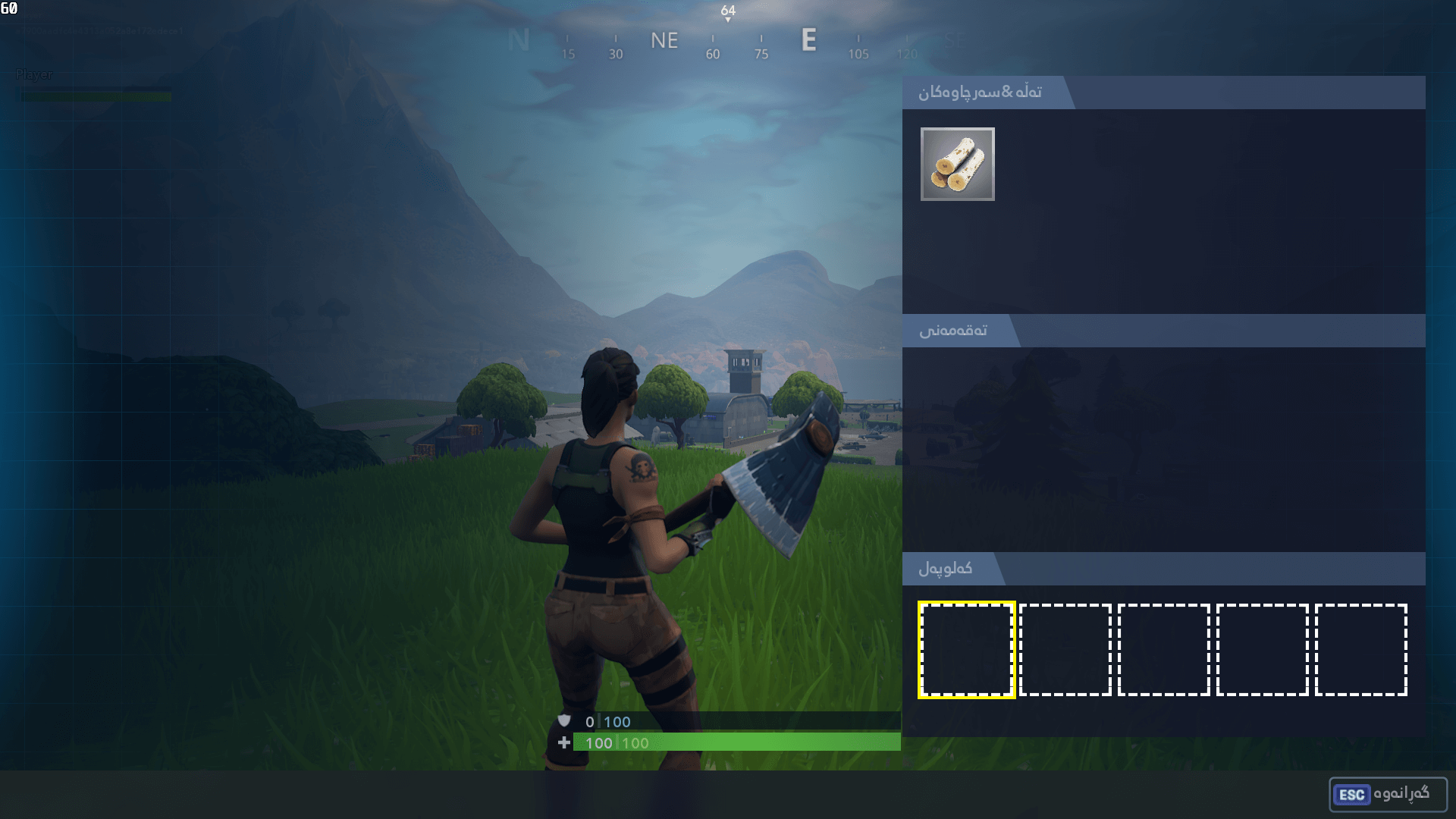Click the health plus icon on status bar

tap(563, 743)
